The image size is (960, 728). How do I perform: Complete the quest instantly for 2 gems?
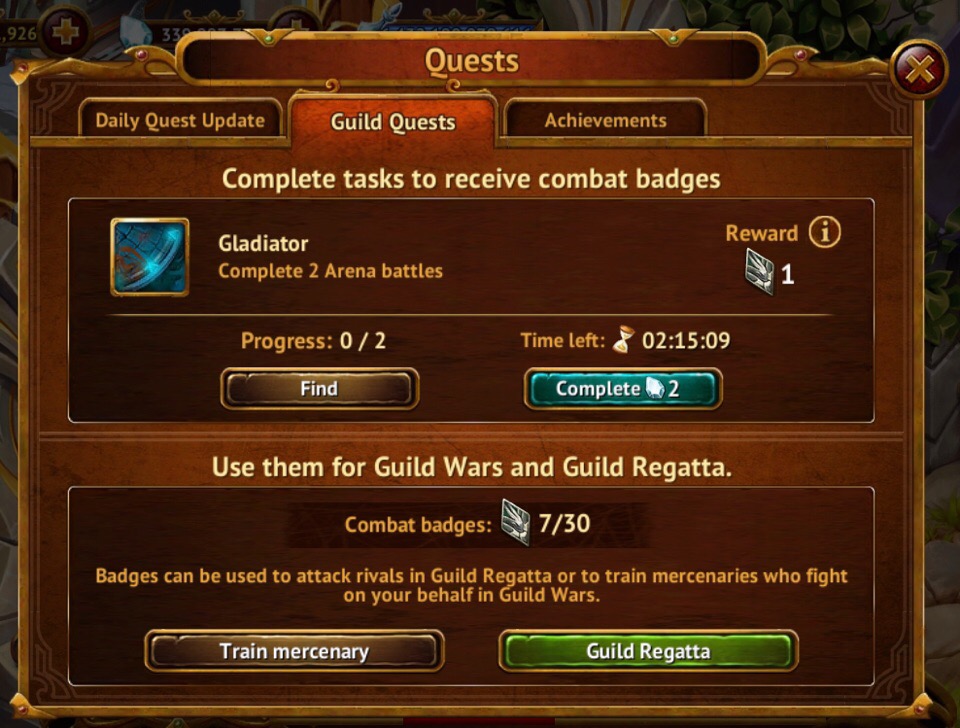(622, 389)
